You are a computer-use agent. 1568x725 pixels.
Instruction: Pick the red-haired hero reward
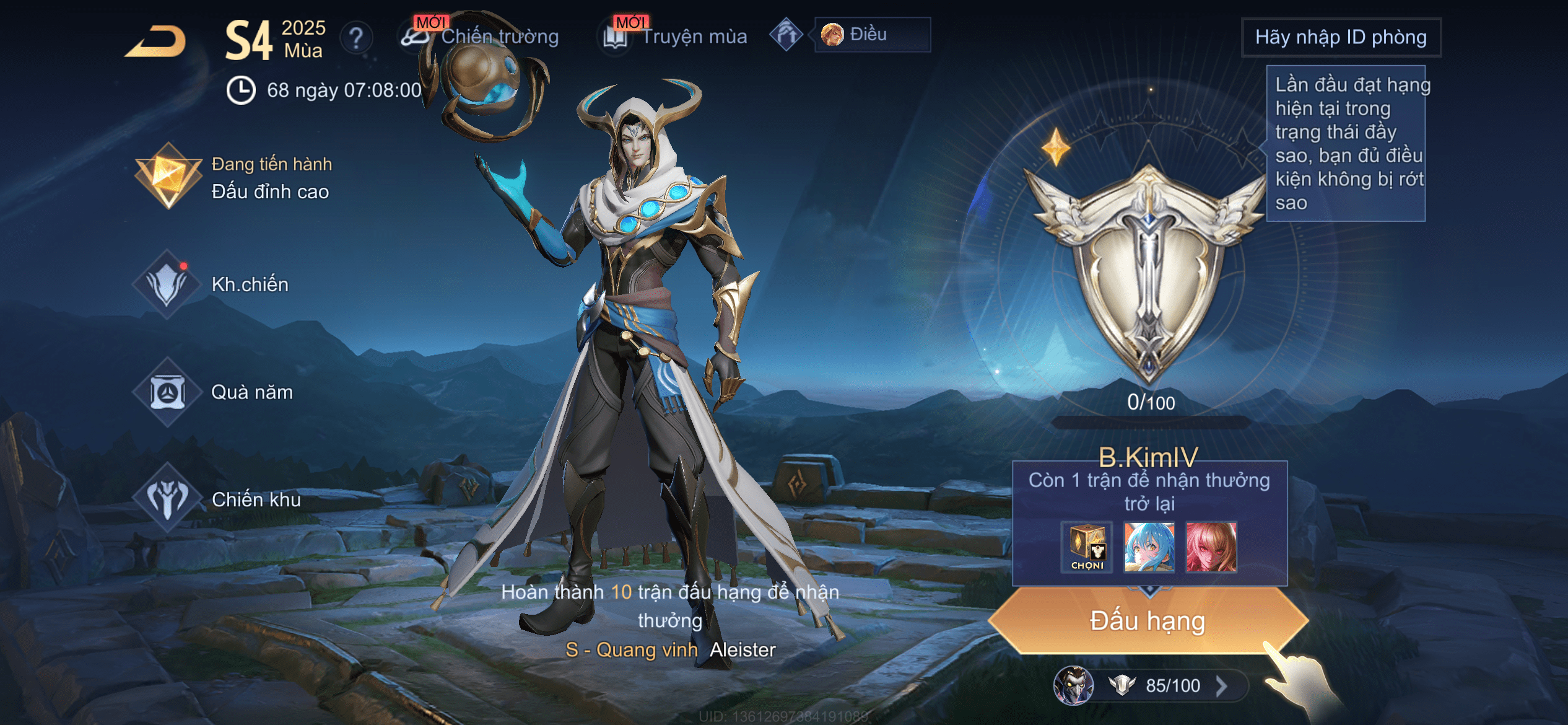tap(1211, 547)
